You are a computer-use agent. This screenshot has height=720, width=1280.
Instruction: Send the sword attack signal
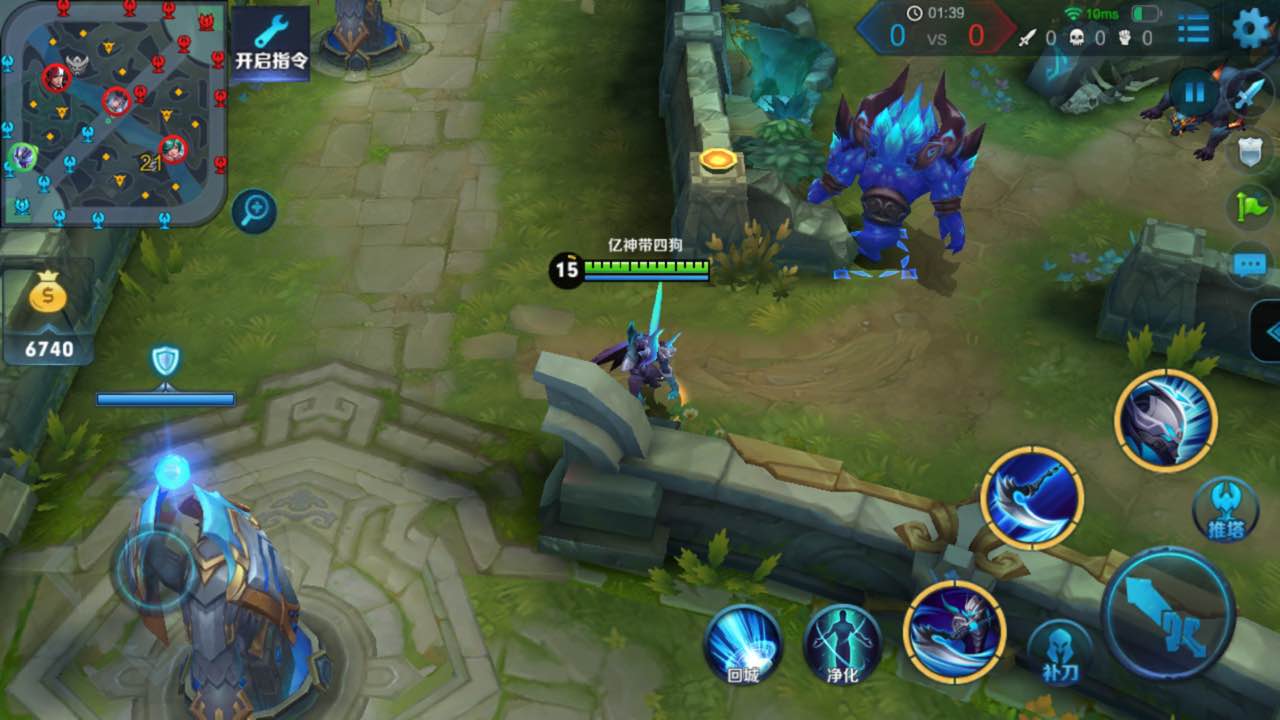pos(1250,97)
